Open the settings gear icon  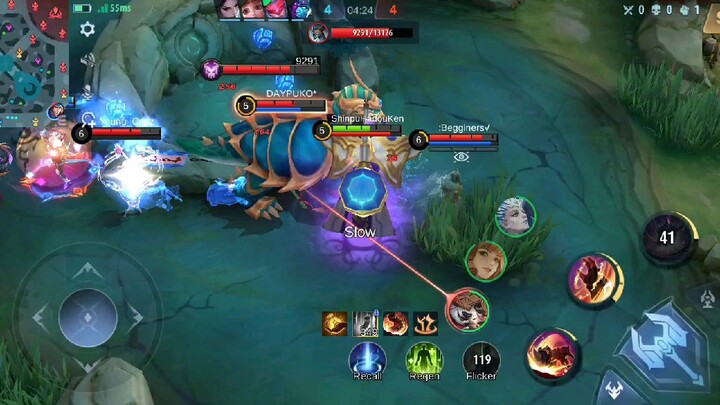tap(87, 29)
